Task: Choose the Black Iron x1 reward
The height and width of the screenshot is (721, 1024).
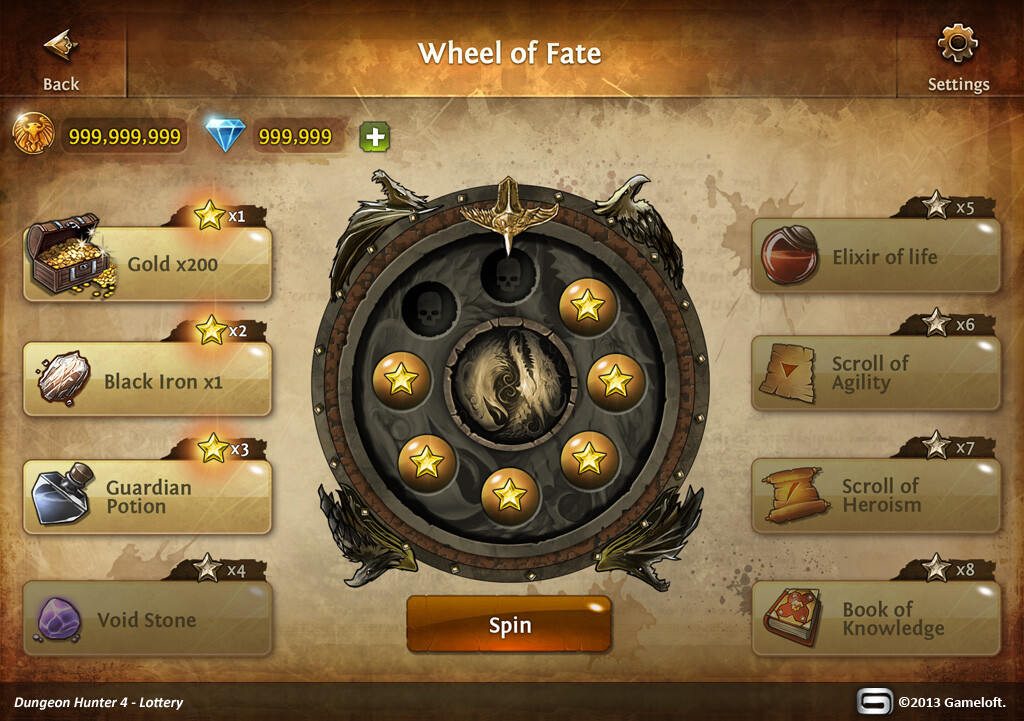Action: pyautogui.click(x=148, y=380)
